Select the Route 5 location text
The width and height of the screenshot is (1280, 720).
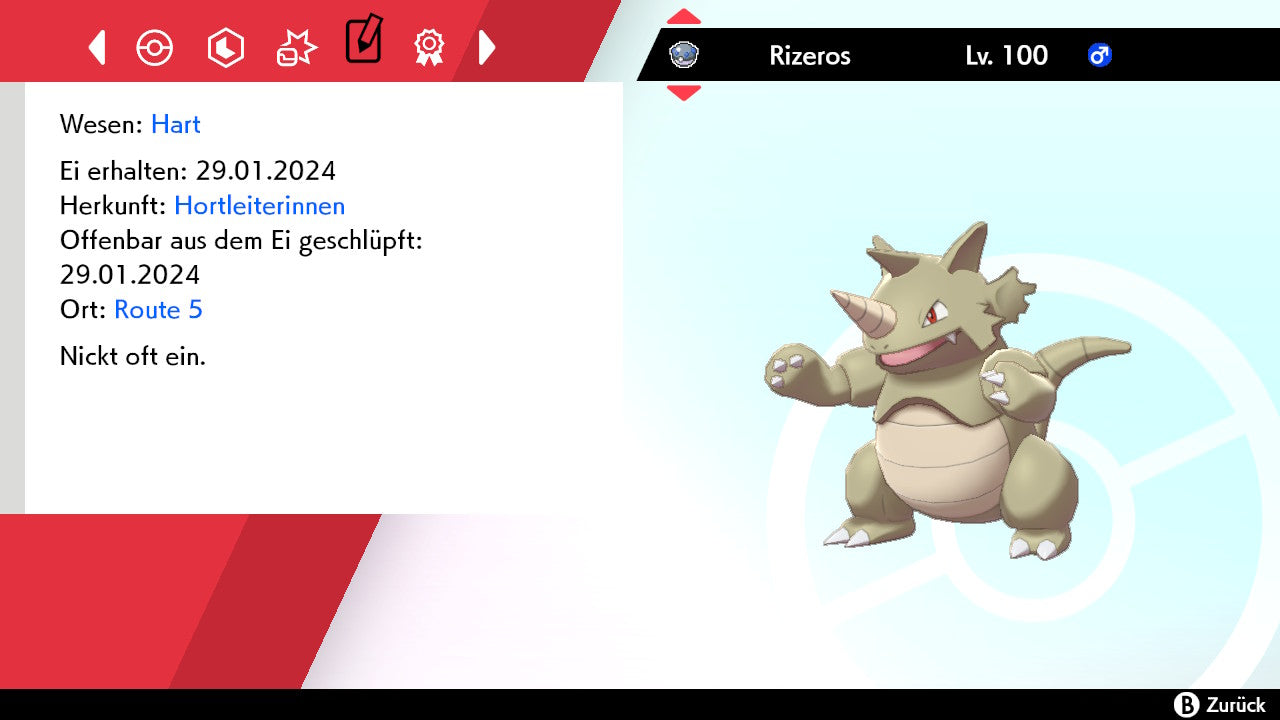pyautogui.click(x=158, y=310)
